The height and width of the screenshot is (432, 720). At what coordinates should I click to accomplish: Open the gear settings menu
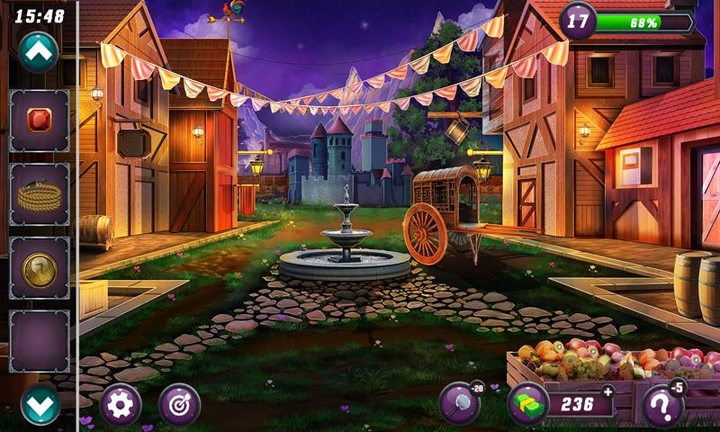click(121, 404)
